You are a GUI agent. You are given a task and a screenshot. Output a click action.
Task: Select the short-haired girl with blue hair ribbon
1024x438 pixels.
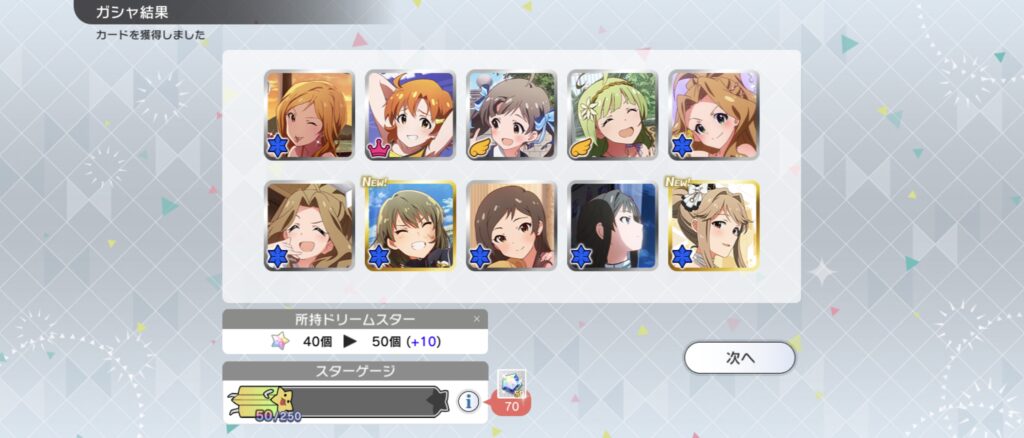point(511,114)
